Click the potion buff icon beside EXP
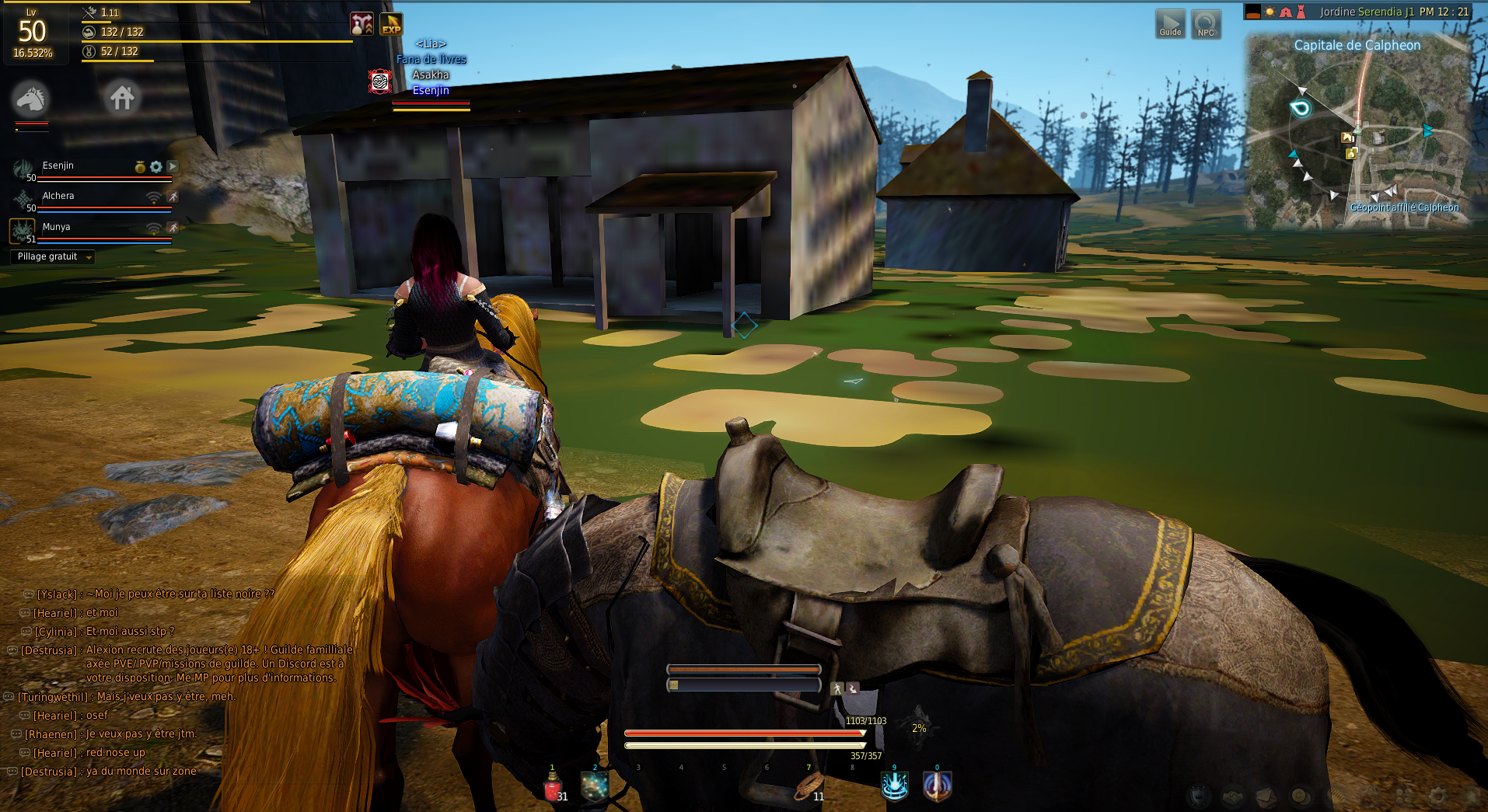Screen dimensions: 1488x812 pos(362,24)
